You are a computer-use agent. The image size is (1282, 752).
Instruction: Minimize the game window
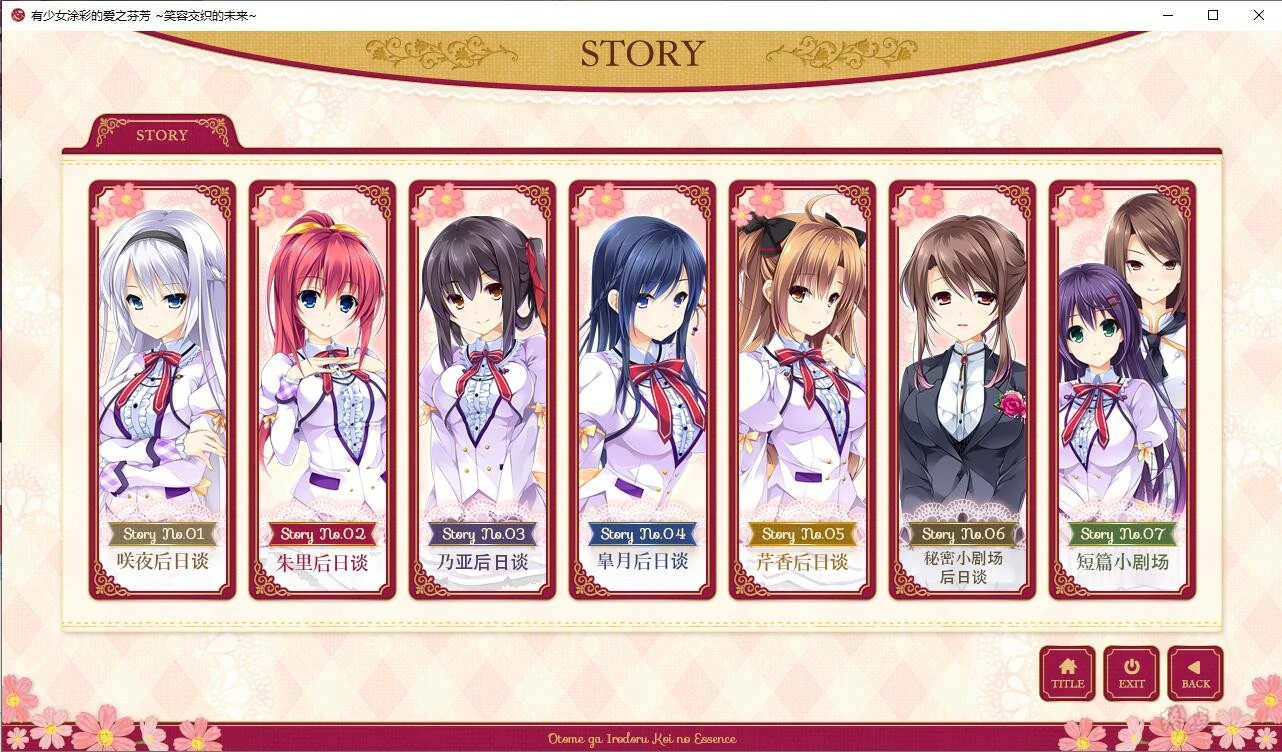[1166, 15]
